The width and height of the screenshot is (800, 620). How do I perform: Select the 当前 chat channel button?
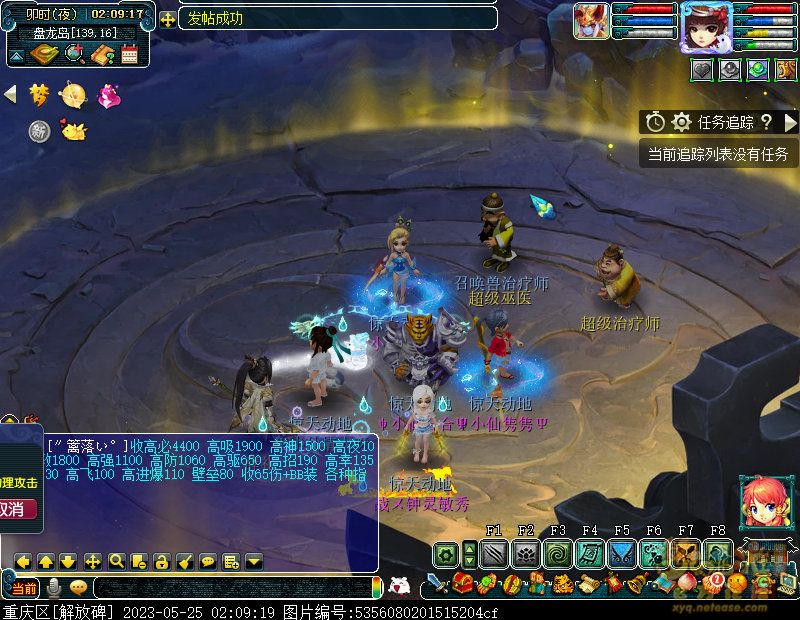click(23, 587)
